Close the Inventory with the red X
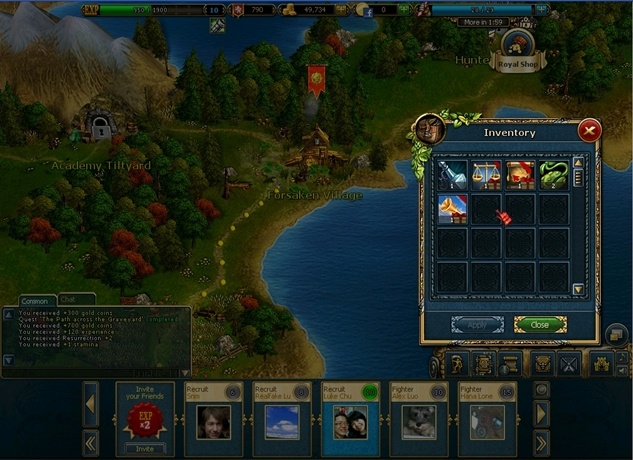This screenshot has height=460, width=633. 589,129
